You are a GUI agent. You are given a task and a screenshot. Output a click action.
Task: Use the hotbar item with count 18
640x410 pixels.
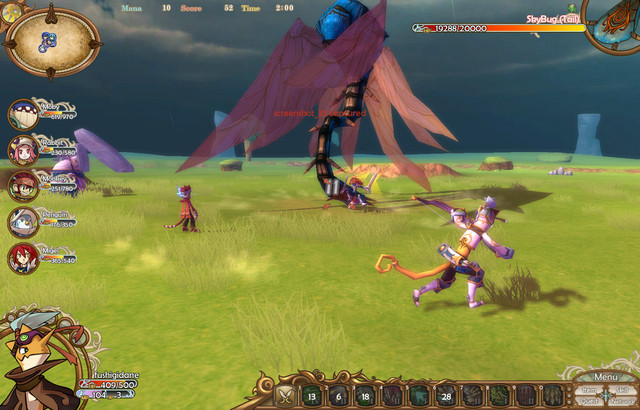click(x=364, y=395)
